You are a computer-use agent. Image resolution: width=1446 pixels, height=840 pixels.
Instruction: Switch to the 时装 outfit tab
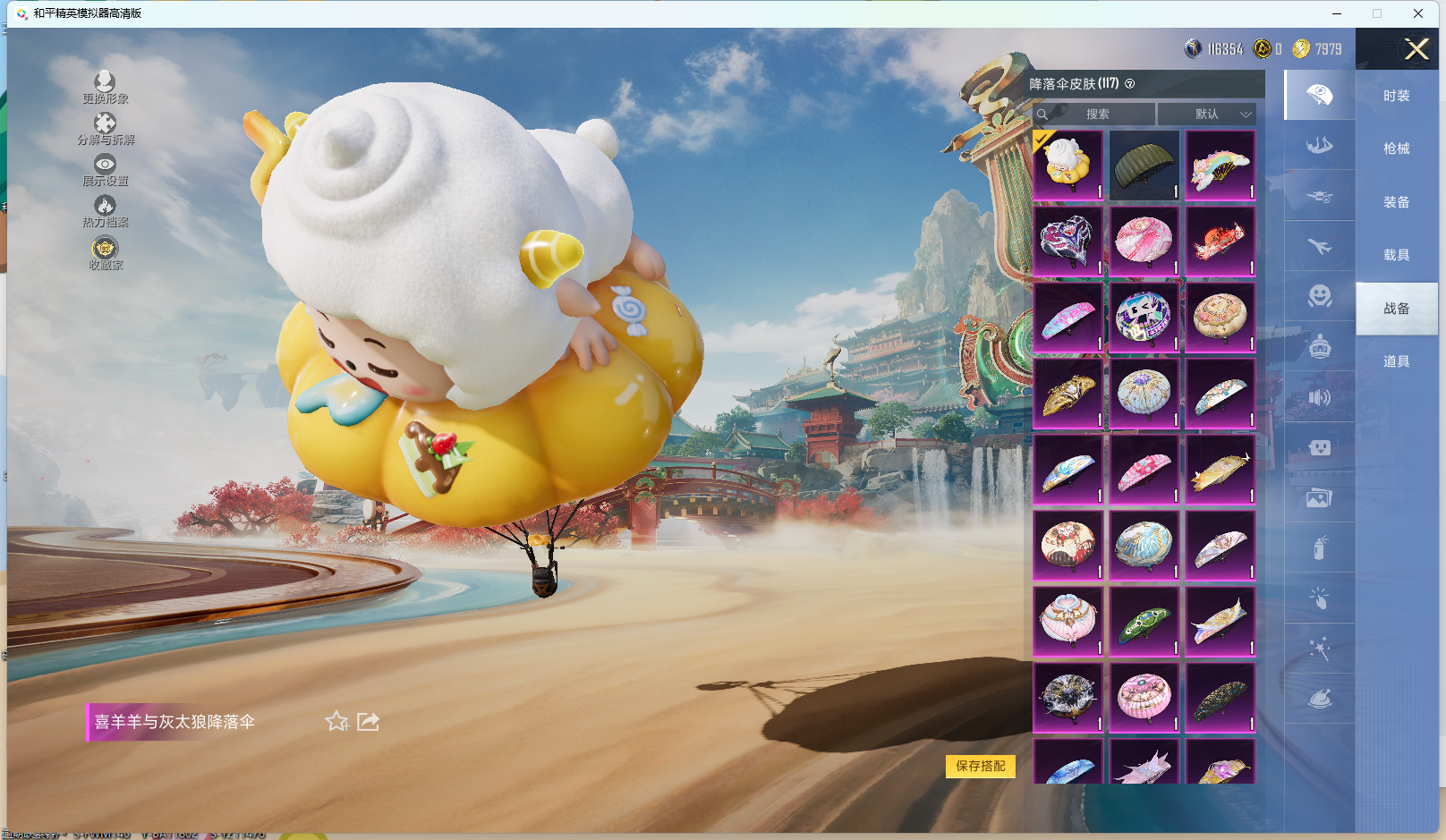1396,96
